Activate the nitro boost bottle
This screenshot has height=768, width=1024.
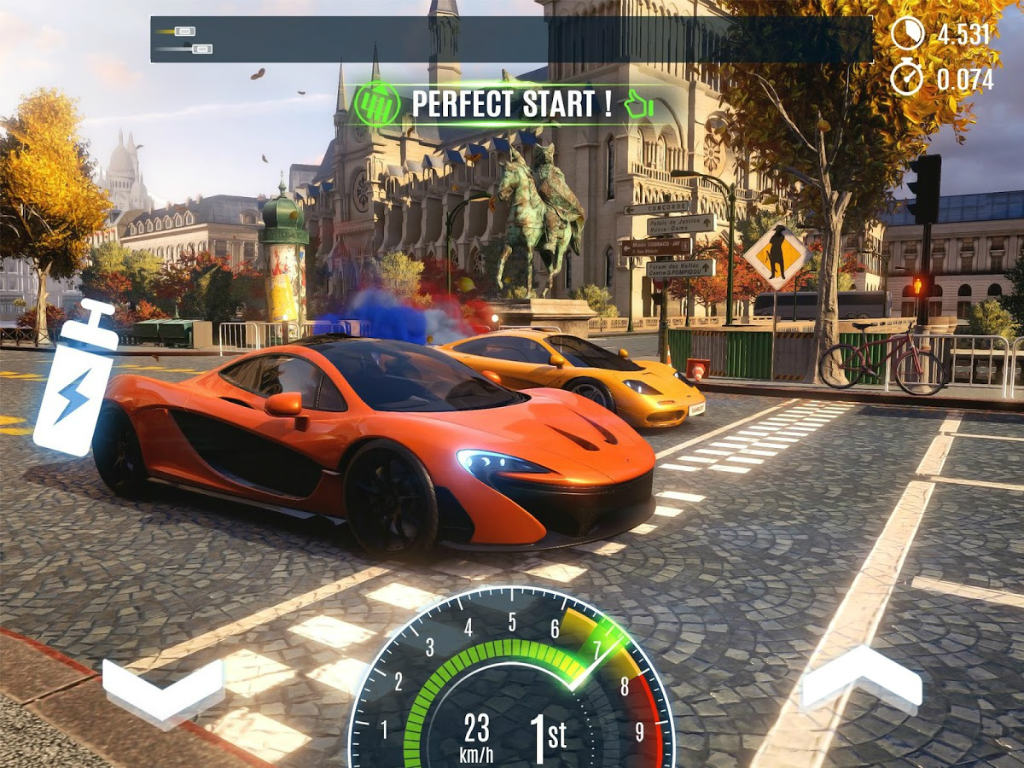click(x=73, y=380)
